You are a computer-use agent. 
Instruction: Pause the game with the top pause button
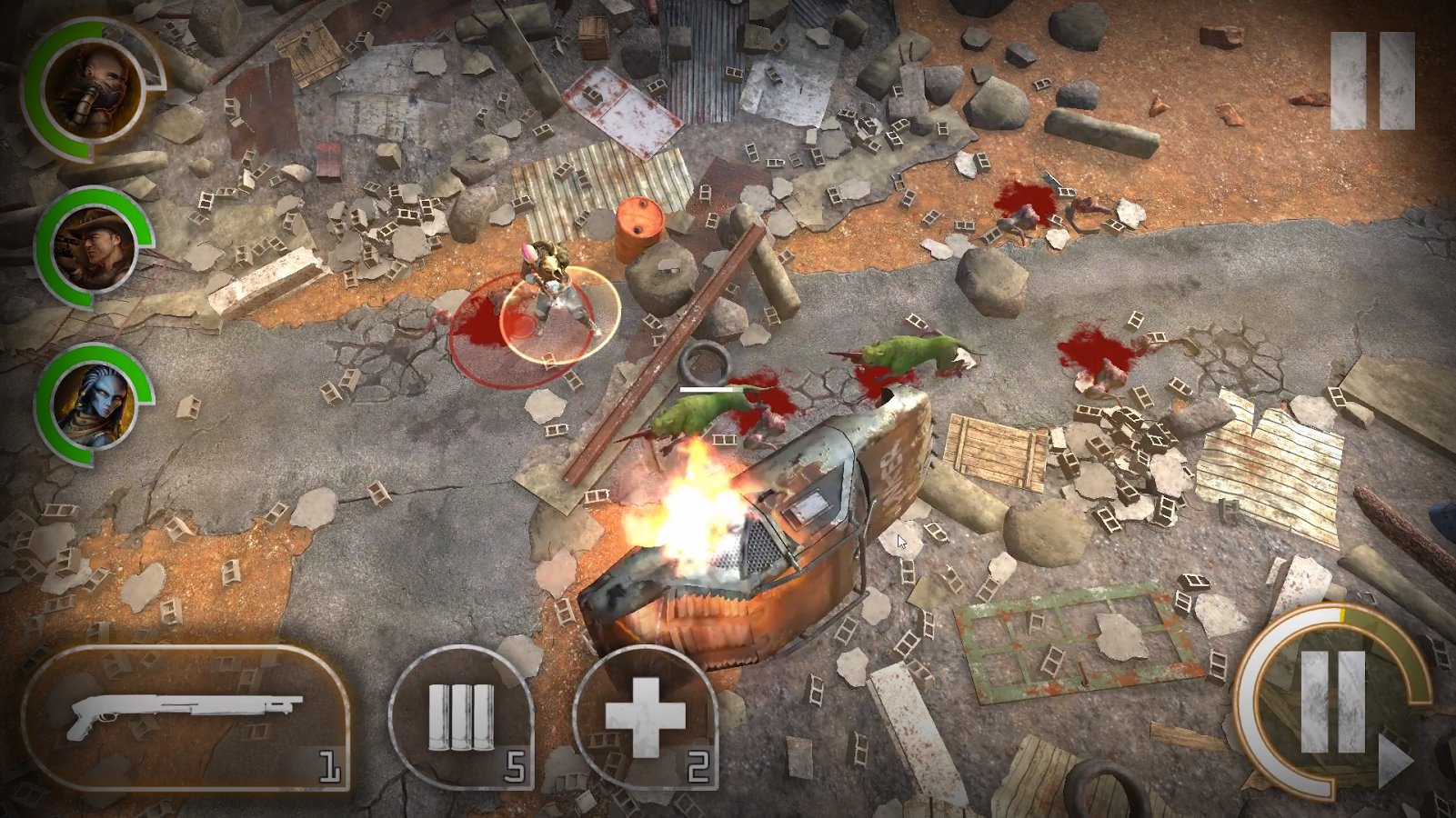click(1371, 81)
